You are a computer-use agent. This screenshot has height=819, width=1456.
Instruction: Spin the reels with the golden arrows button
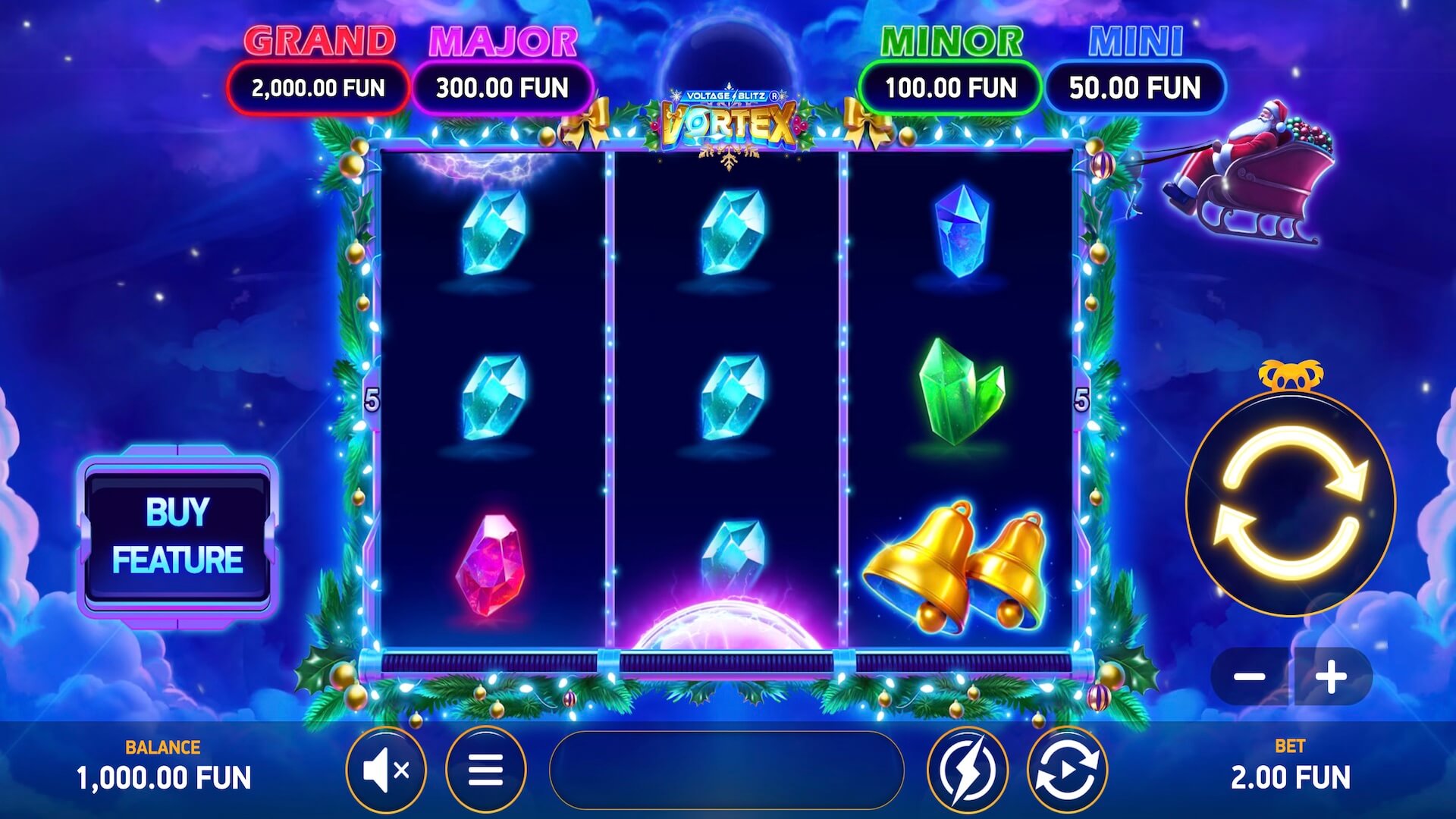click(1291, 504)
